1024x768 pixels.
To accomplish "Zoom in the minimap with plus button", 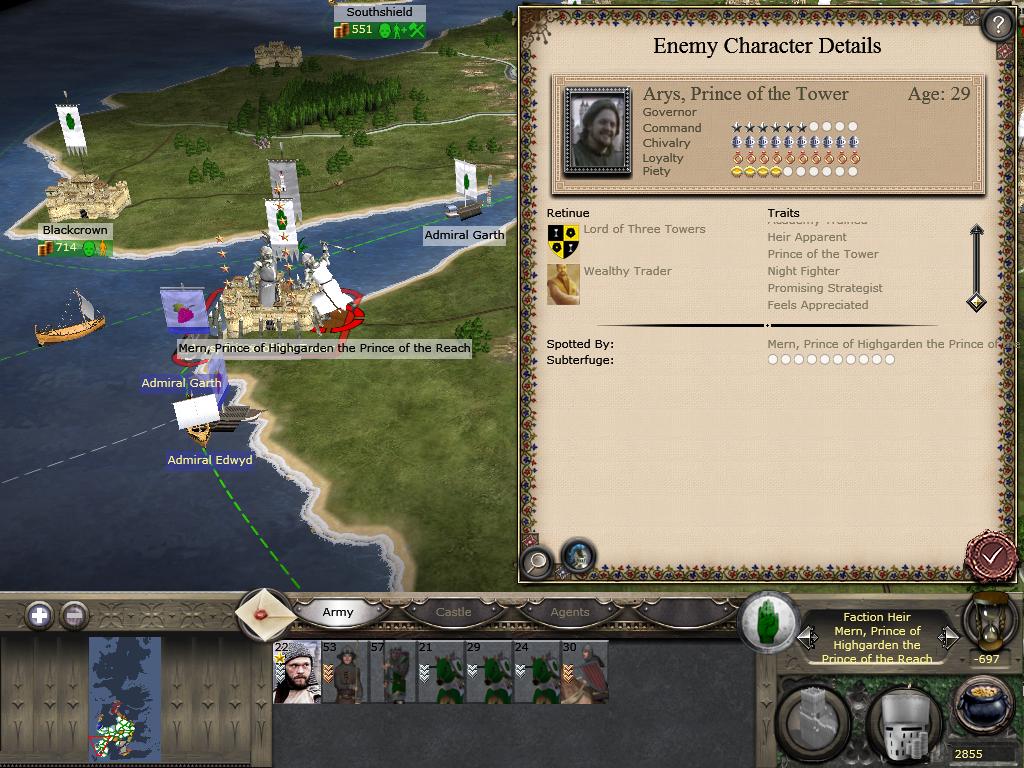I will pos(39,615).
